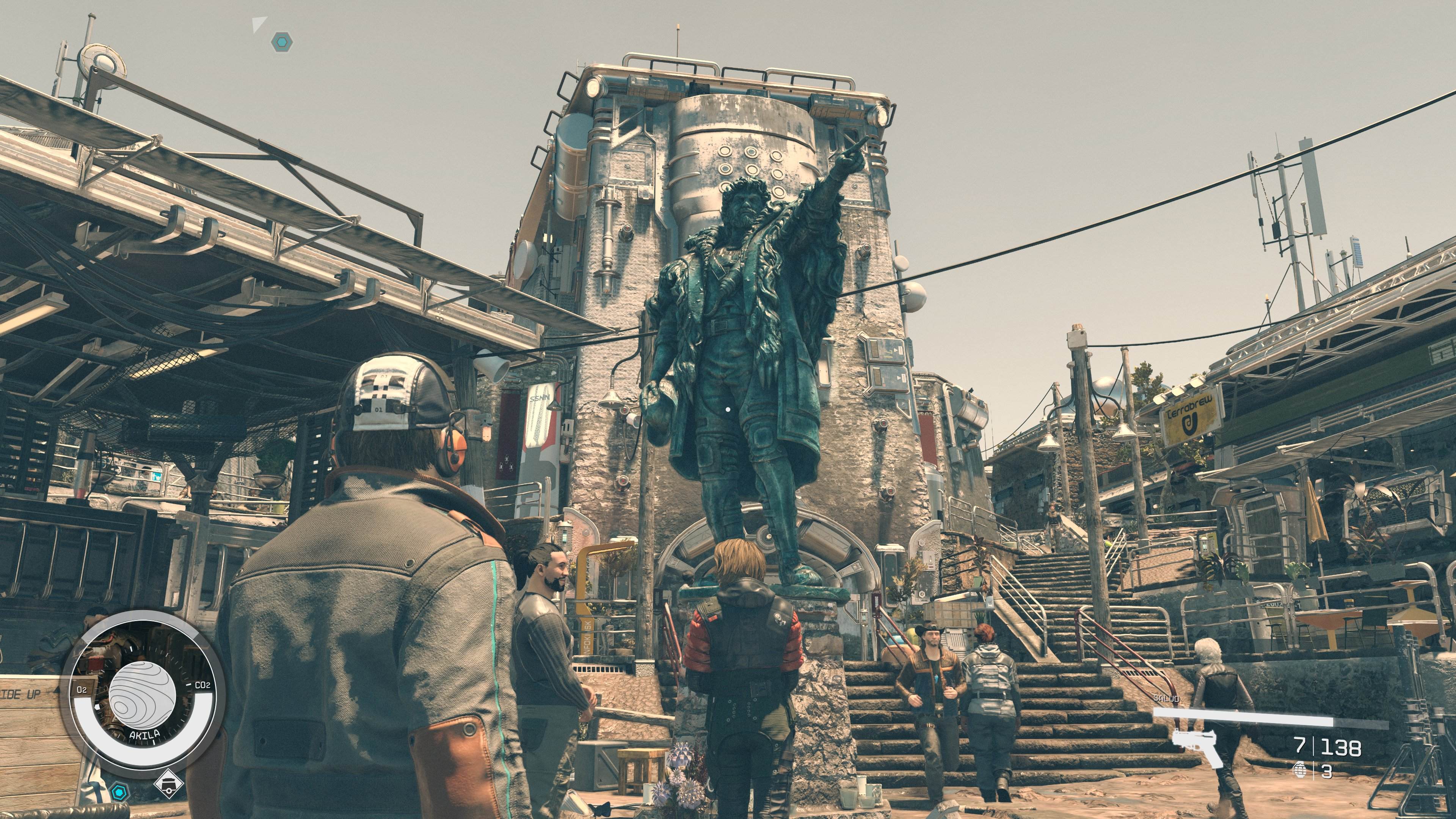Click the grenade icon
This screenshot has height=819, width=1456.
coord(1300,770)
